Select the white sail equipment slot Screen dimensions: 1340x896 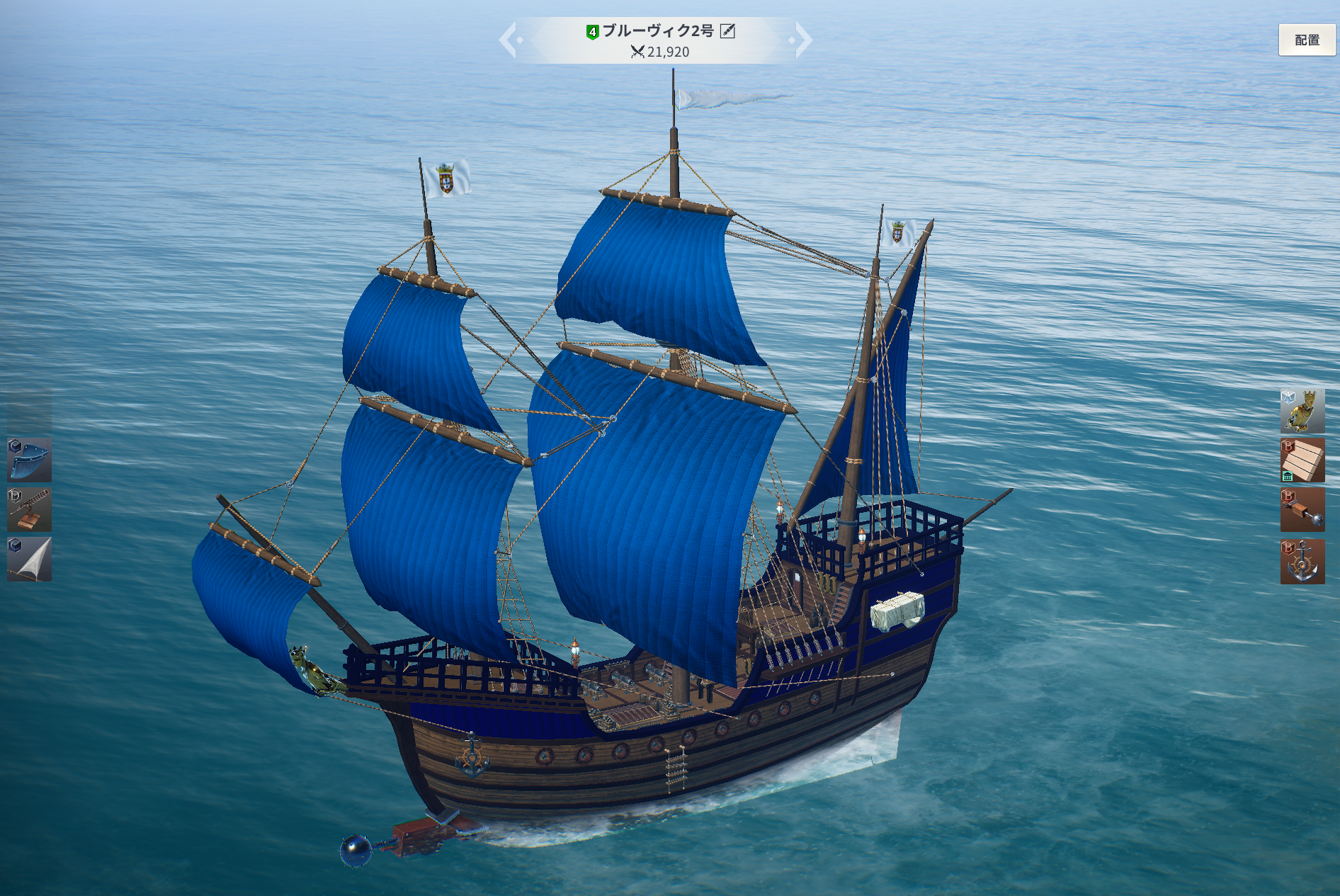tap(30, 559)
